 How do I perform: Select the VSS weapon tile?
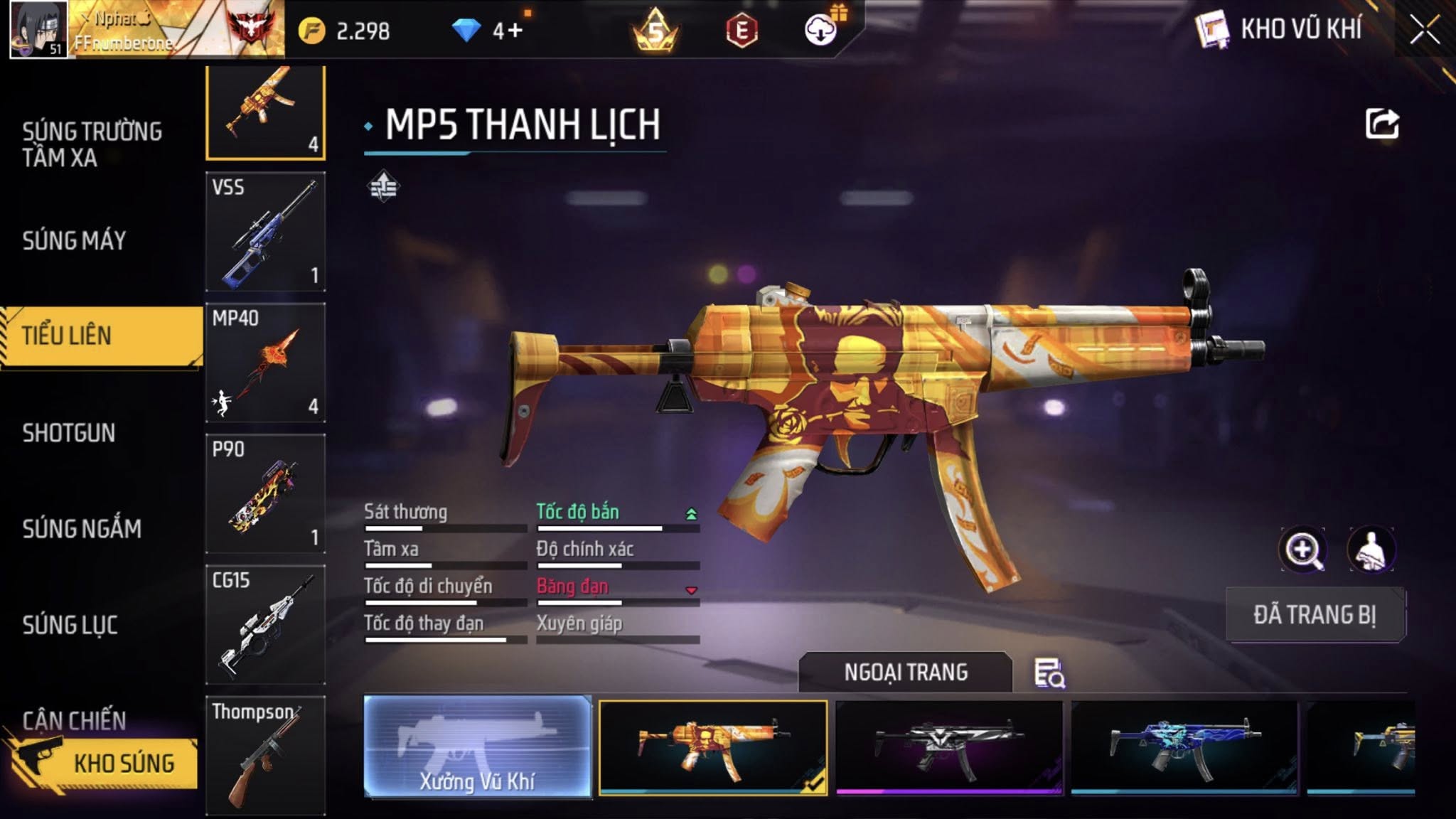[265, 232]
